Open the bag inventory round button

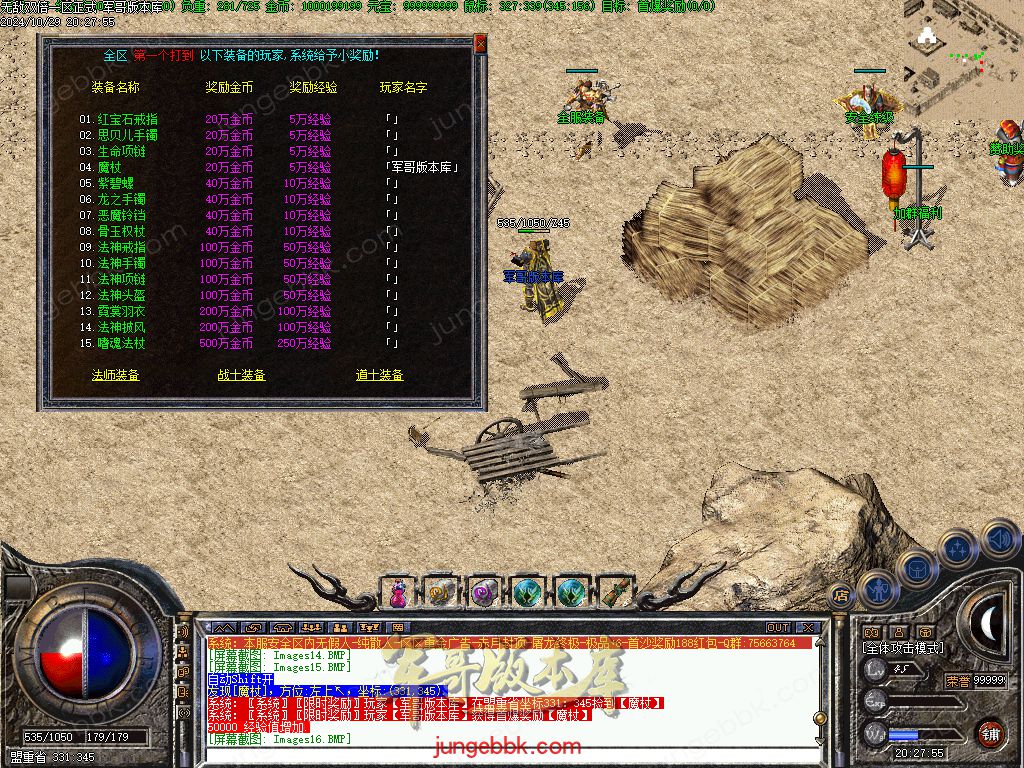(x=916, y=568)
